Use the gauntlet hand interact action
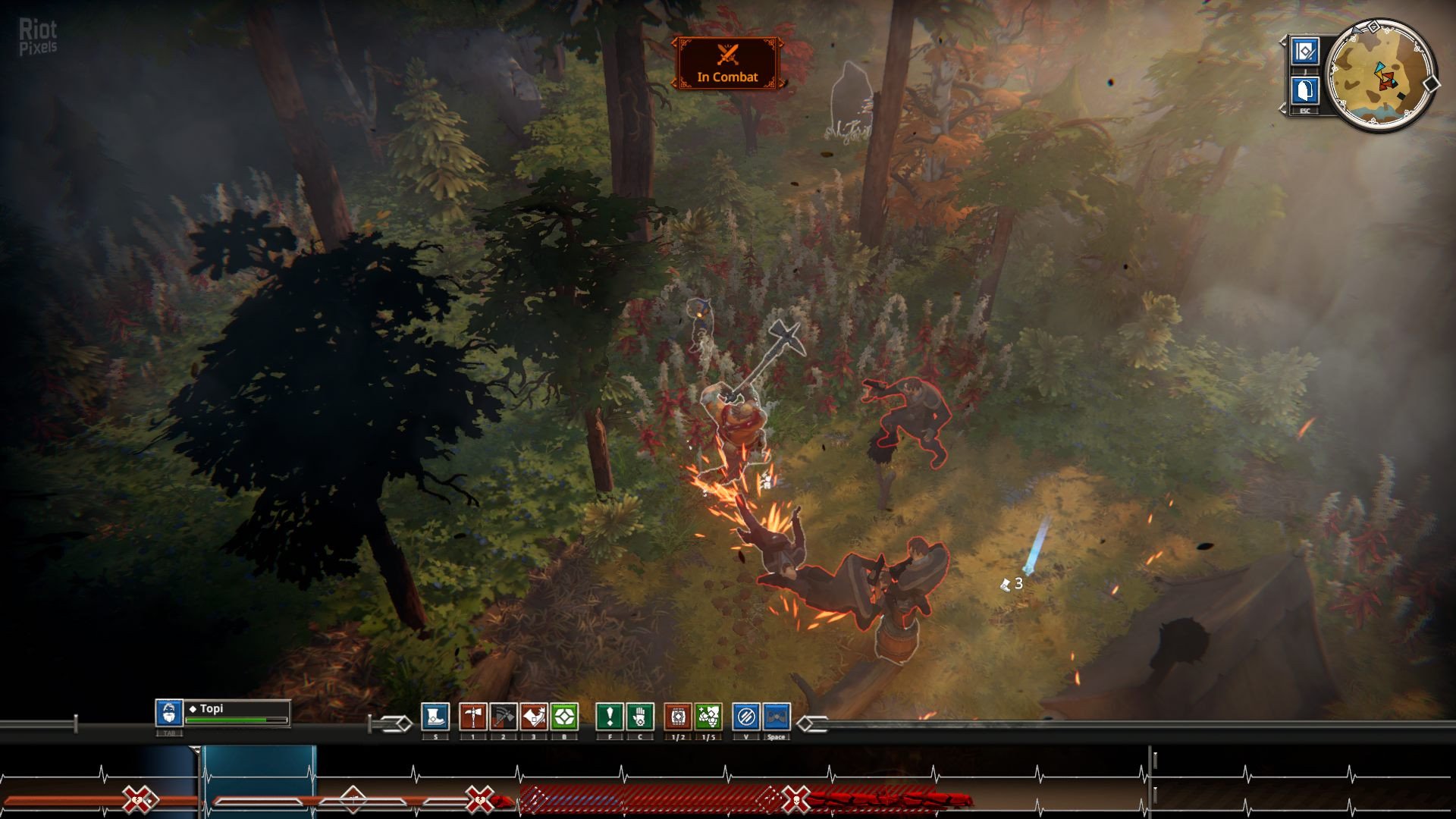 (640, 717)
